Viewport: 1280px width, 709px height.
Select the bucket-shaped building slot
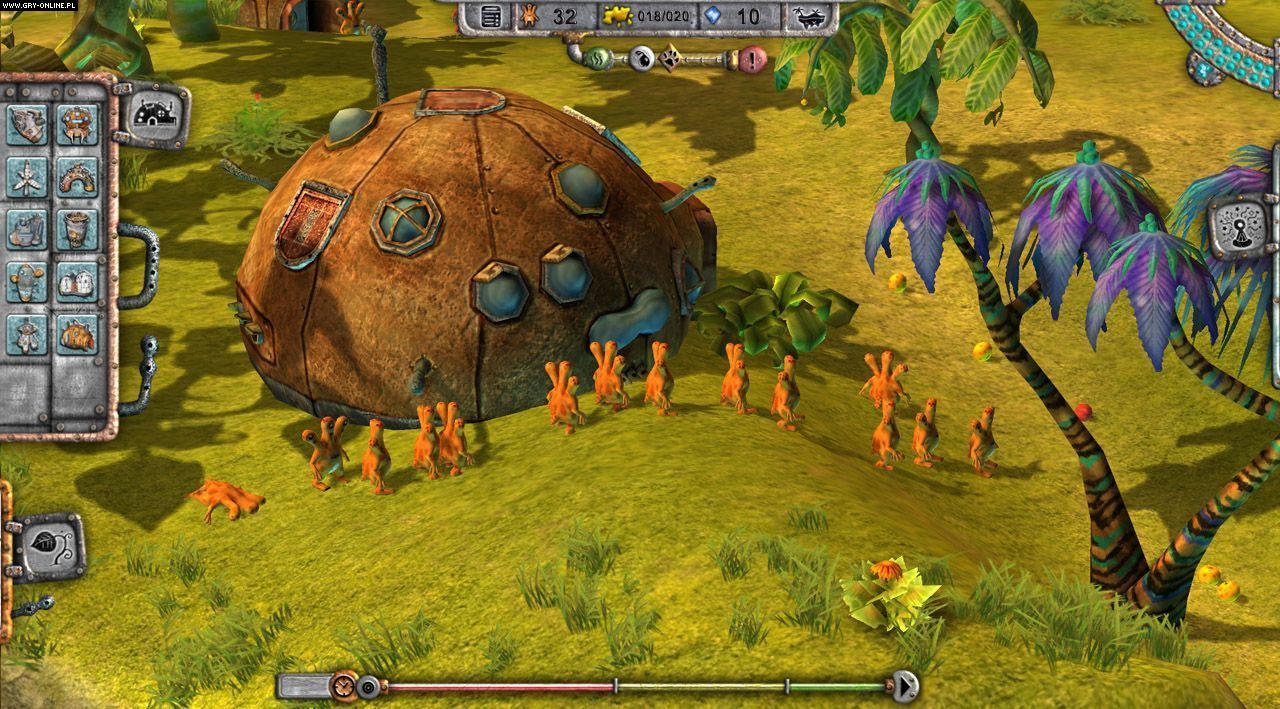(x=77, y=229)
